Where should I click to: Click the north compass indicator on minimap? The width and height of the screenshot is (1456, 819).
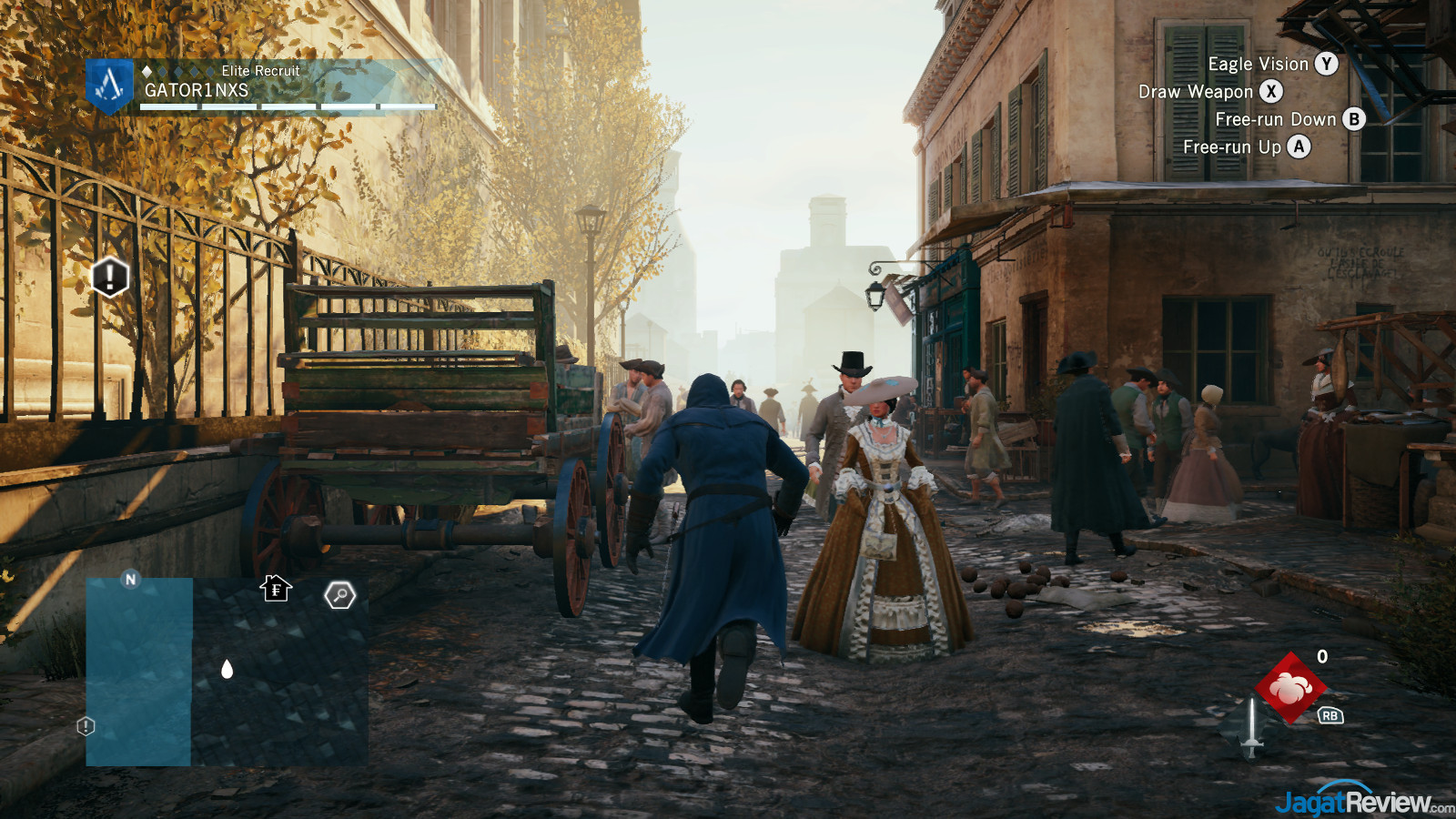pyautogui.click(x=130, y=579)
